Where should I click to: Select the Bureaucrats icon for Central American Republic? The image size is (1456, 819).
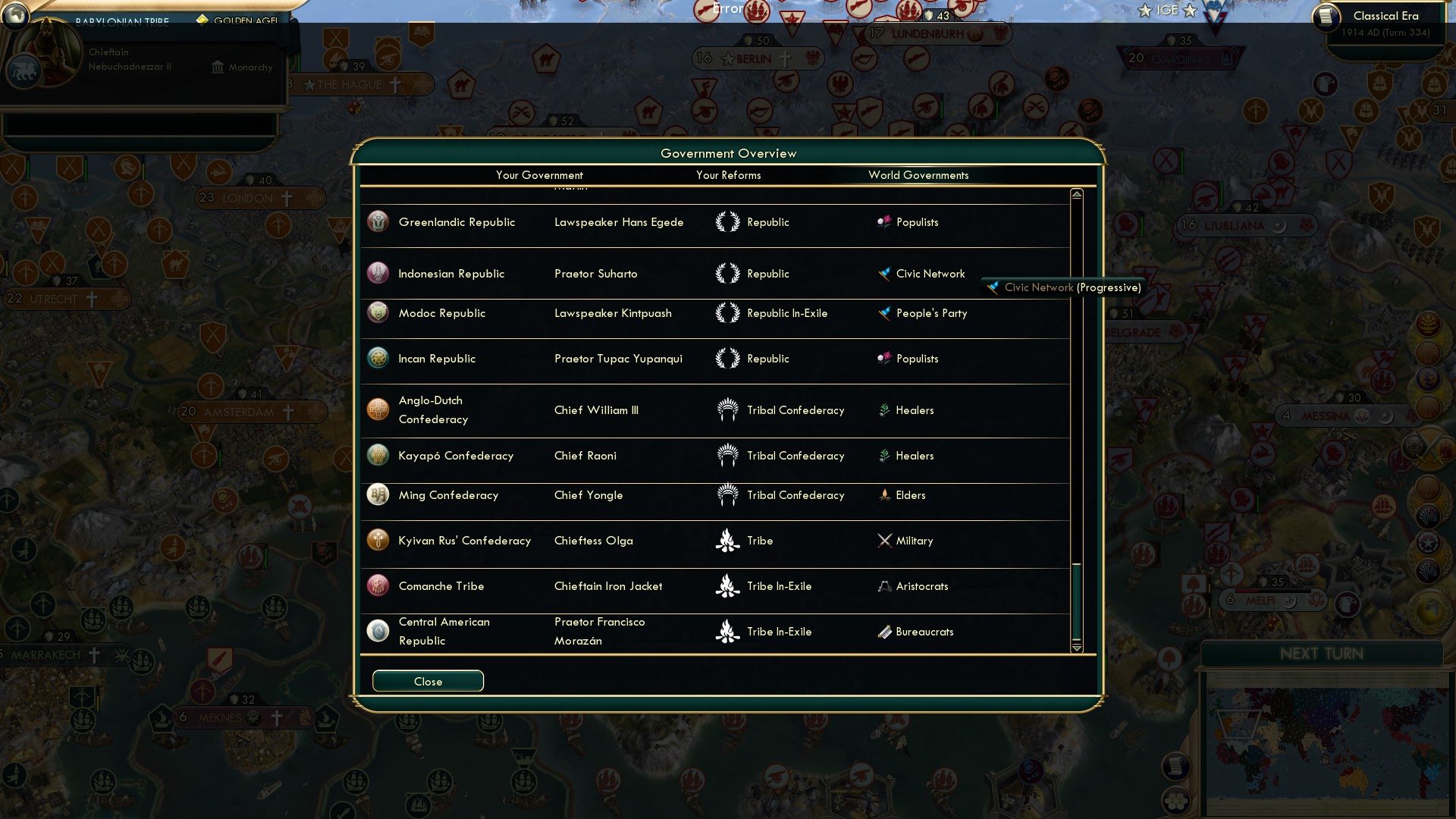[885, 631]
